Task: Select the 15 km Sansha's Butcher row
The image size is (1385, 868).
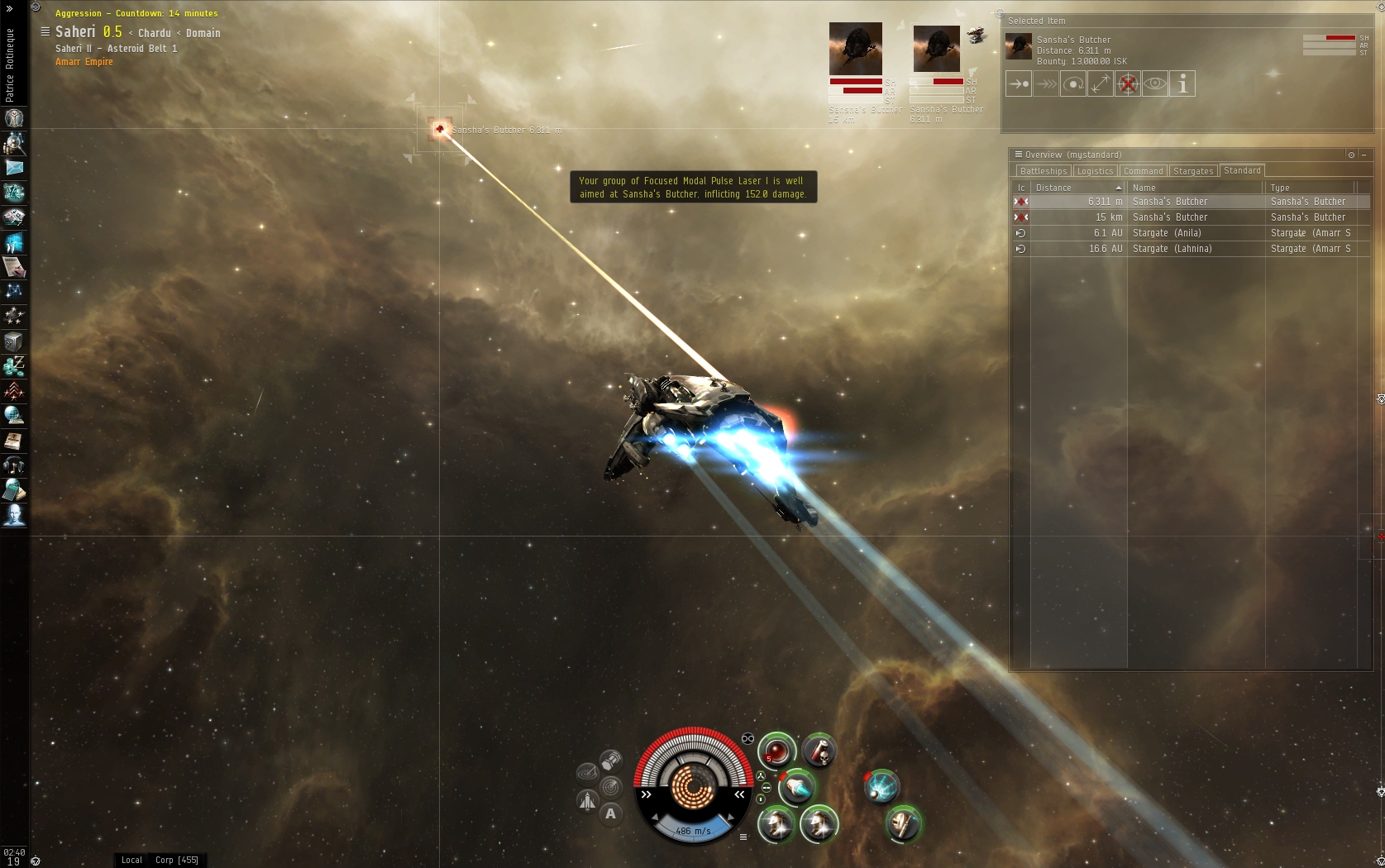Action: click(x=1169, y=217)
